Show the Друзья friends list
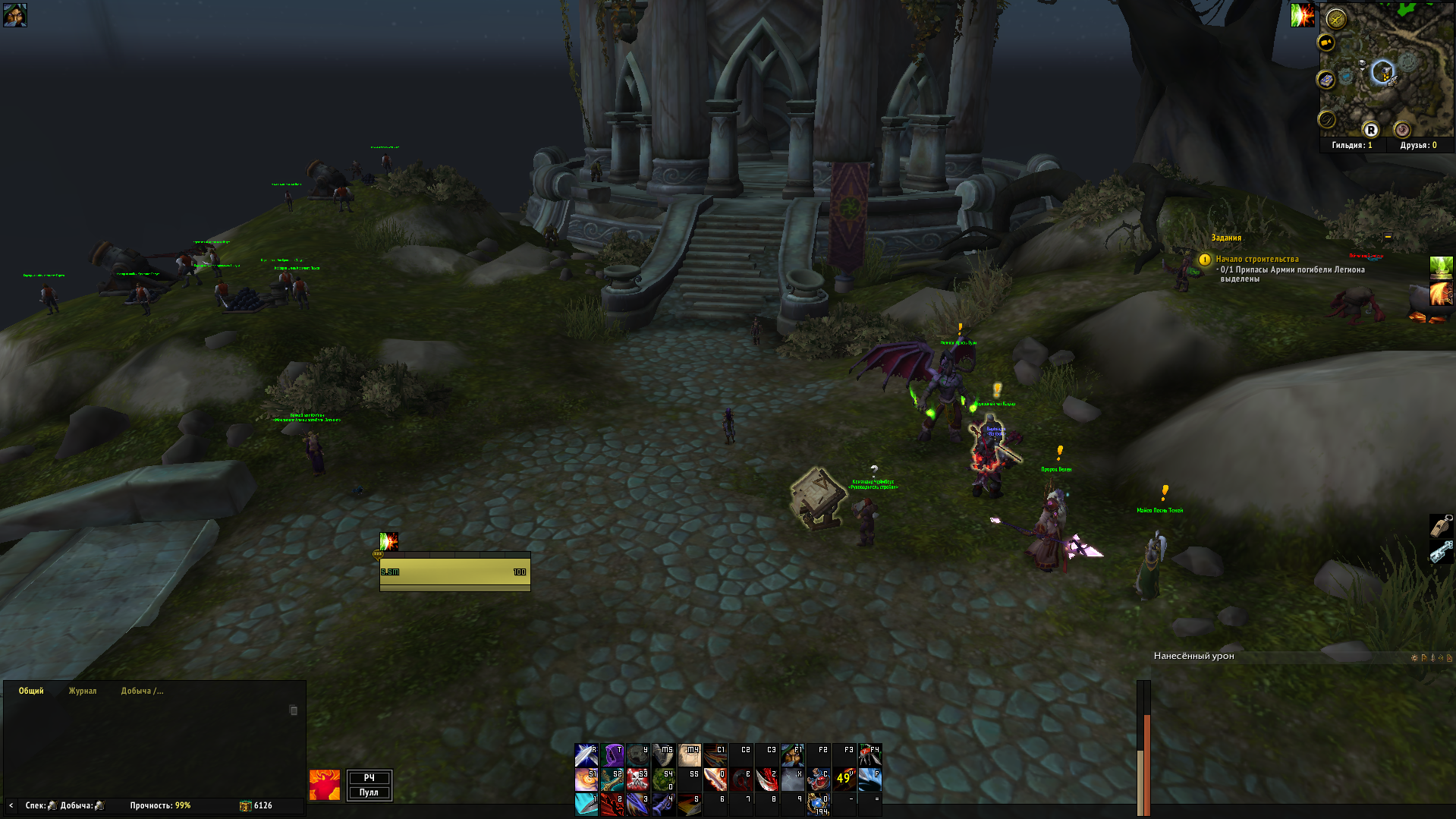The width and height of the screenshot is (1456, 819). click(1418, 145)
